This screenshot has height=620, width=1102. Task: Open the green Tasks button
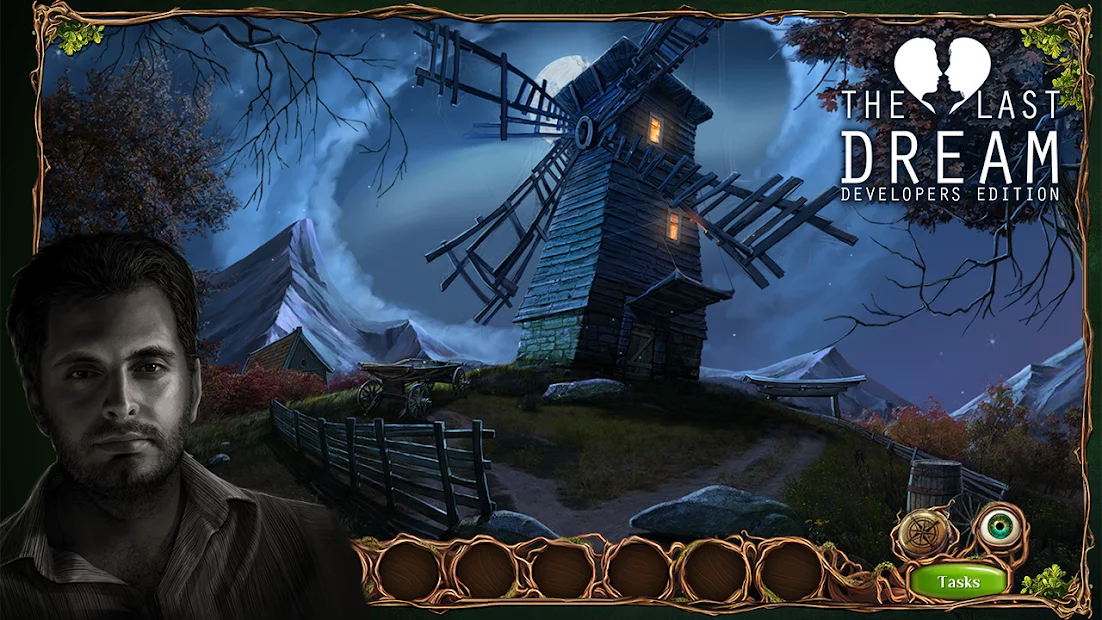coord(958,581)
